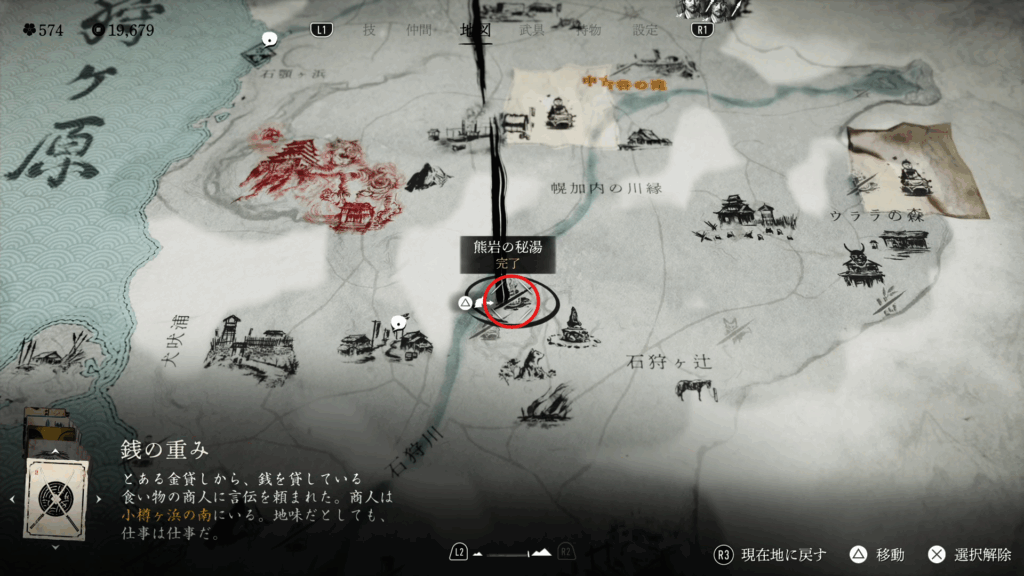
Task: Click the white pin marker near 石狩ヶ浜
Action: 268,39
